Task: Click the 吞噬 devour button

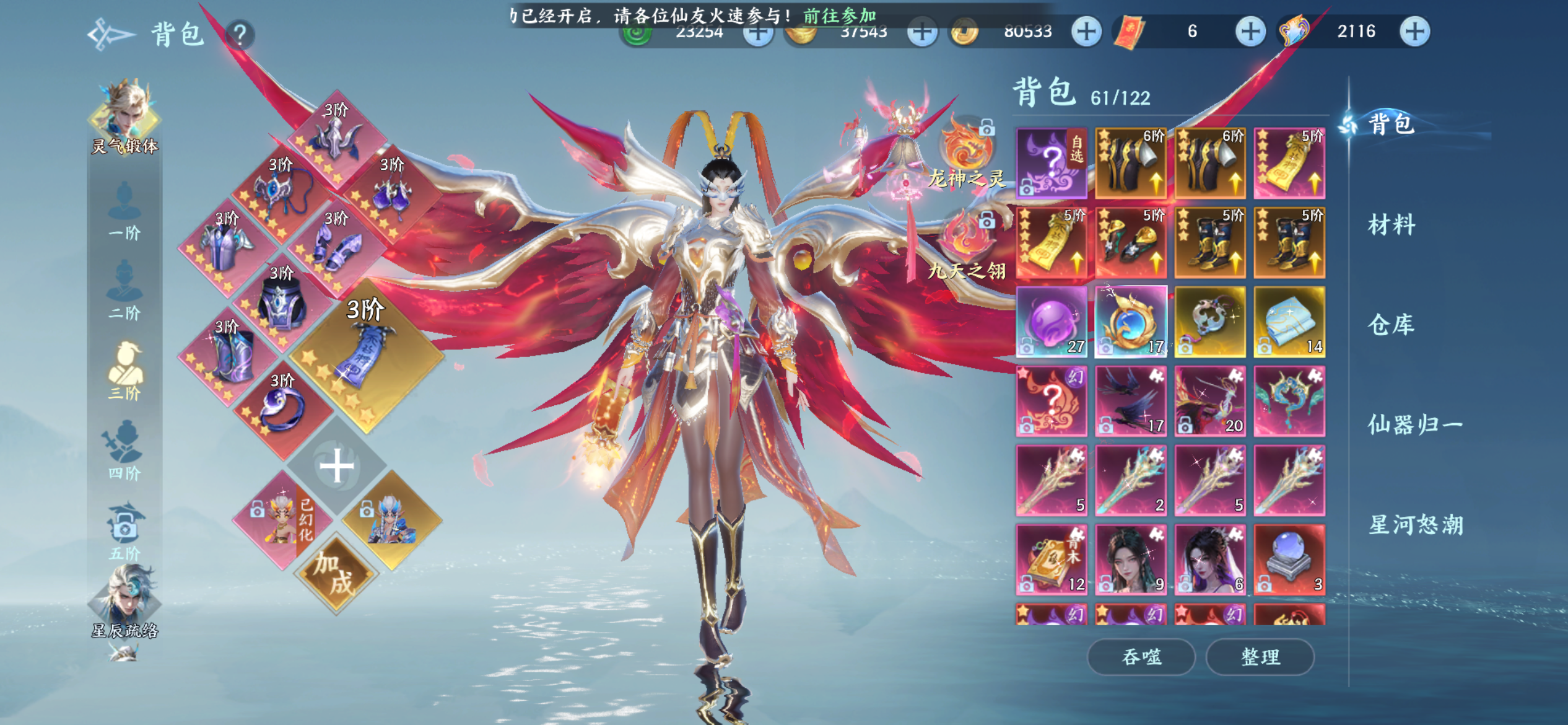Action: pyautogui.click(x=1141, y=656)
